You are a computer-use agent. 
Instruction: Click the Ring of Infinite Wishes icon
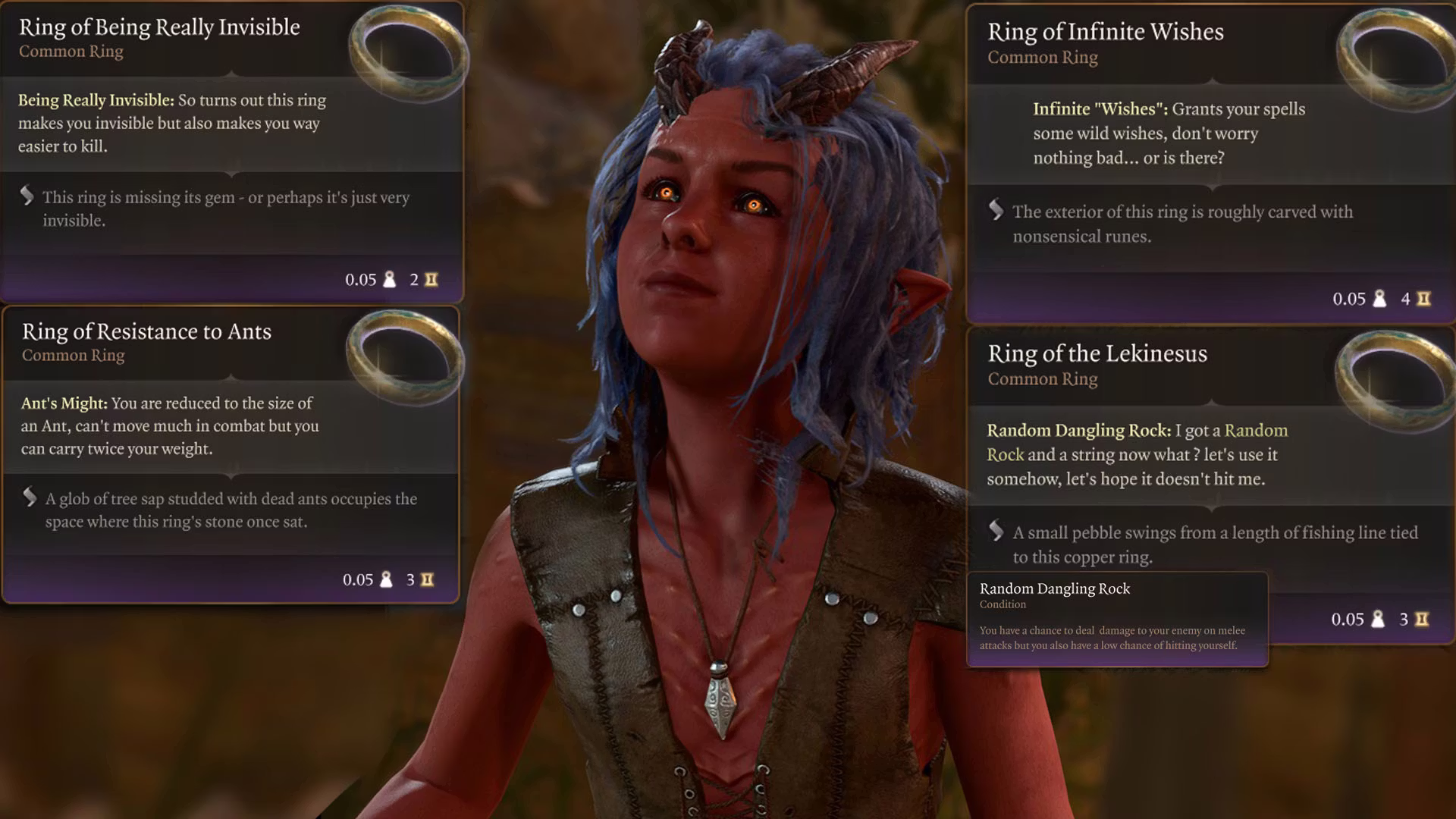1394,61
